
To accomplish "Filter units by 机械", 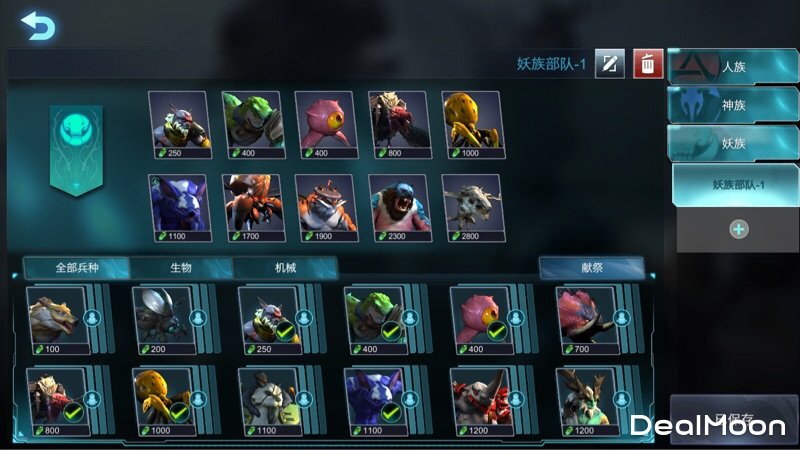I will tap(285, 268).
